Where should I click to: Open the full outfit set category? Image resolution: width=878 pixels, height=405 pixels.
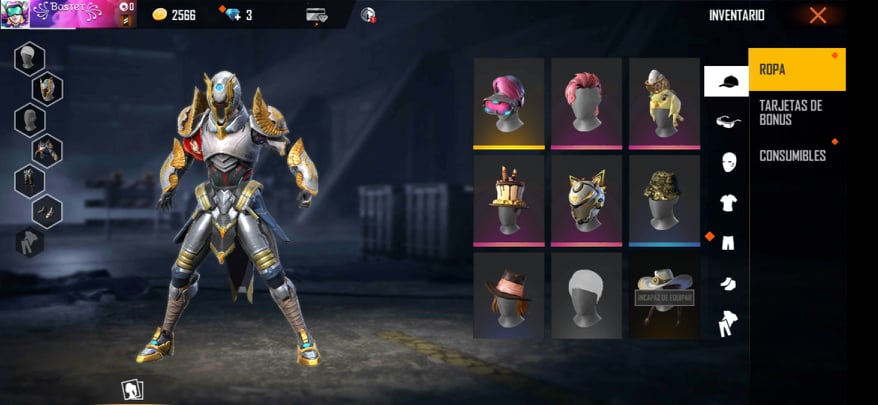coord(727,323)
